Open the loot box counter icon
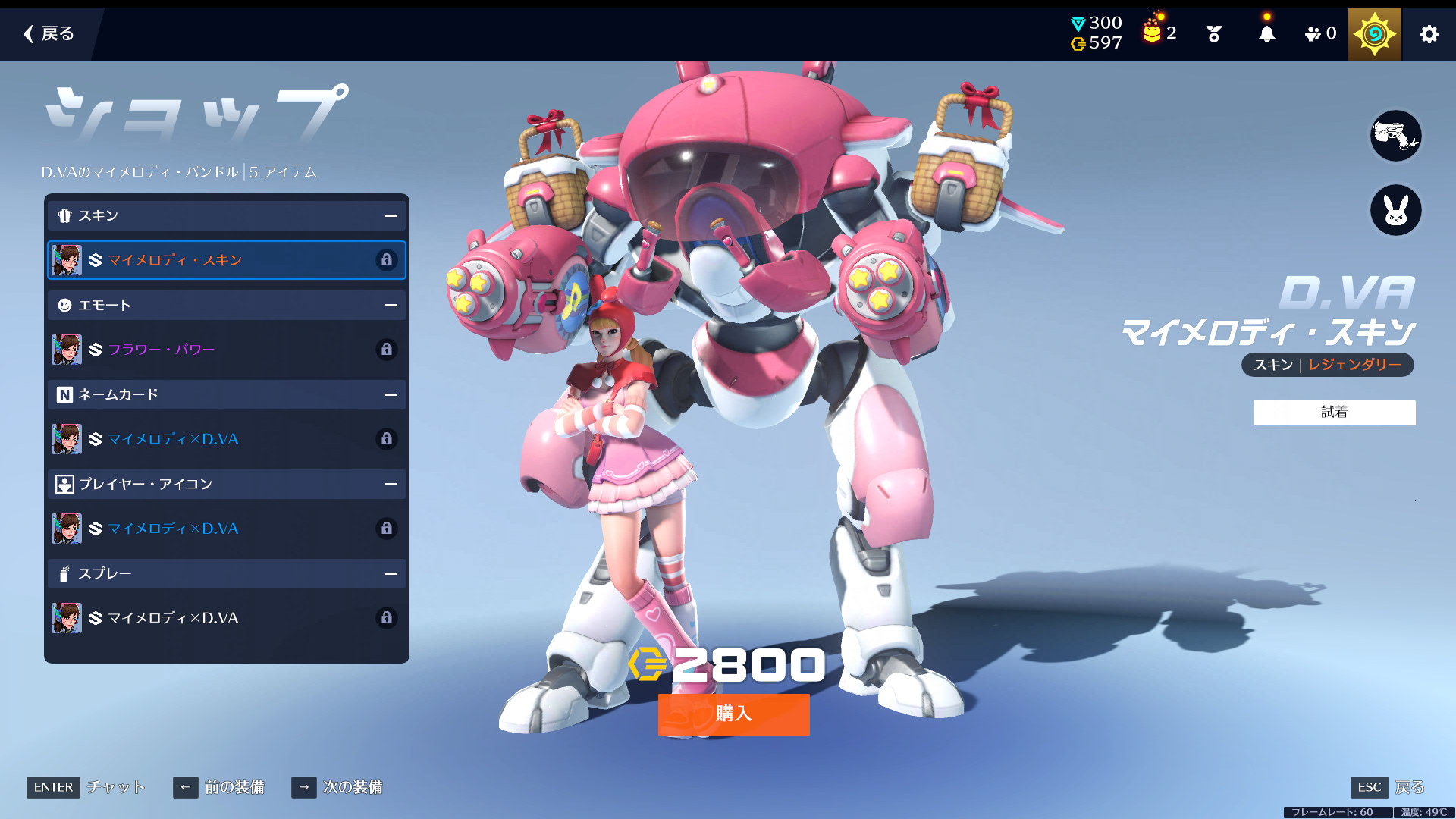 click(x=1159, y=33)
